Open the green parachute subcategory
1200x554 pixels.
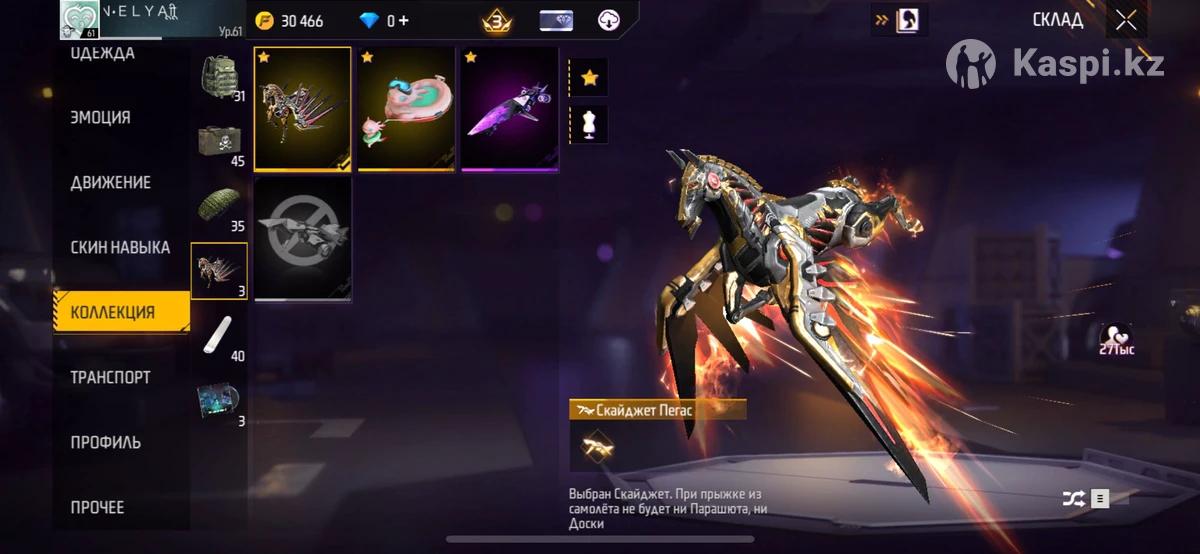[x=219, y=206]
